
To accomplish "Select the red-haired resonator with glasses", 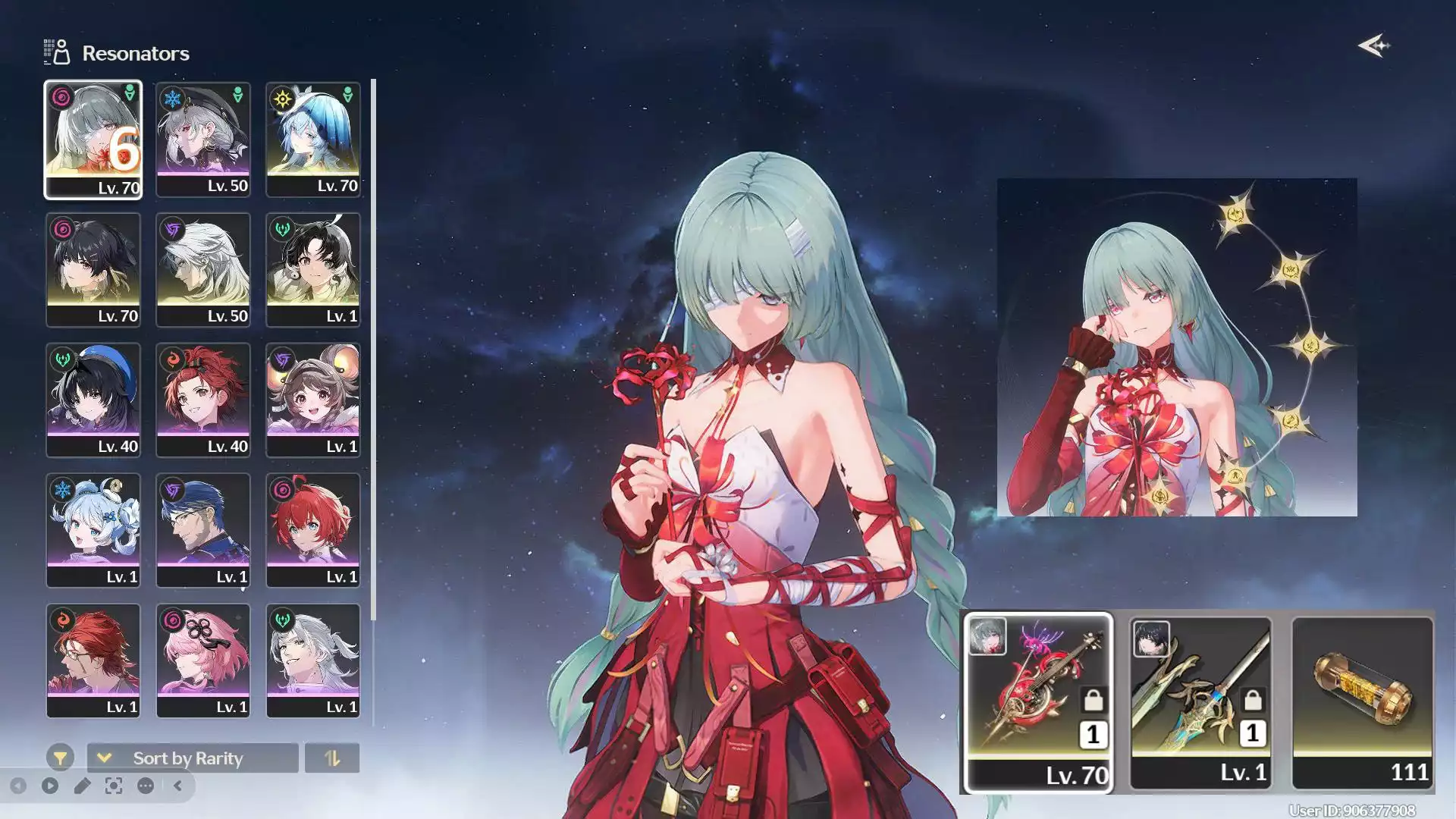I will tap(93, 661).
